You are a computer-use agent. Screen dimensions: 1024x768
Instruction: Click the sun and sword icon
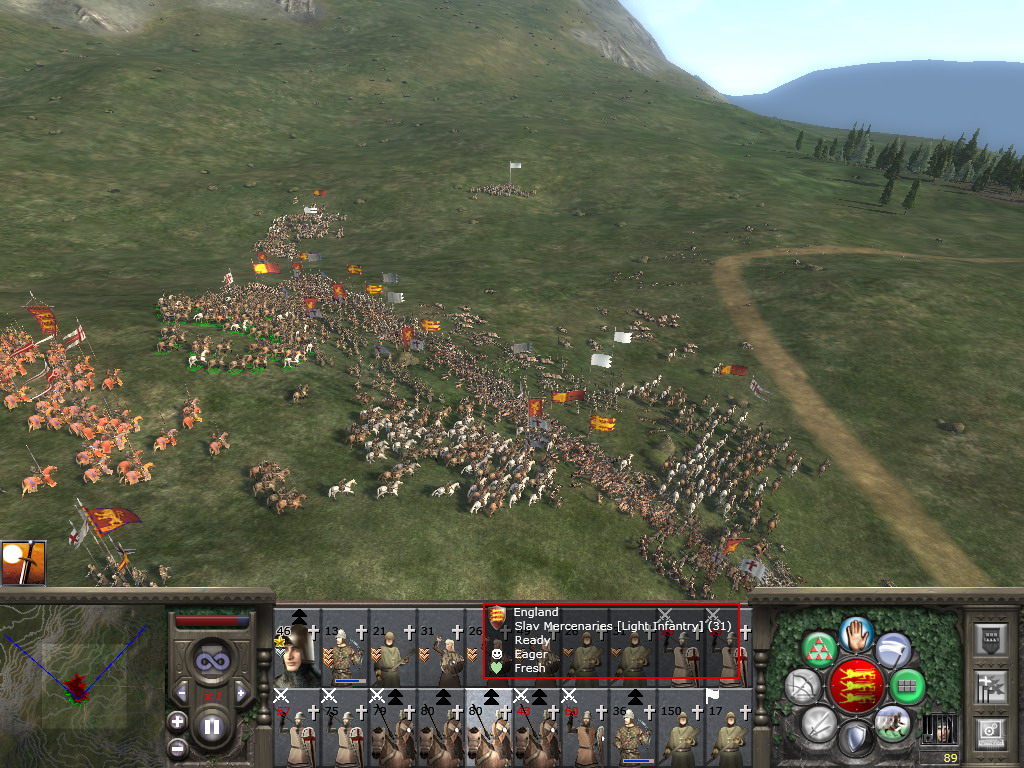tap(22, 563)
